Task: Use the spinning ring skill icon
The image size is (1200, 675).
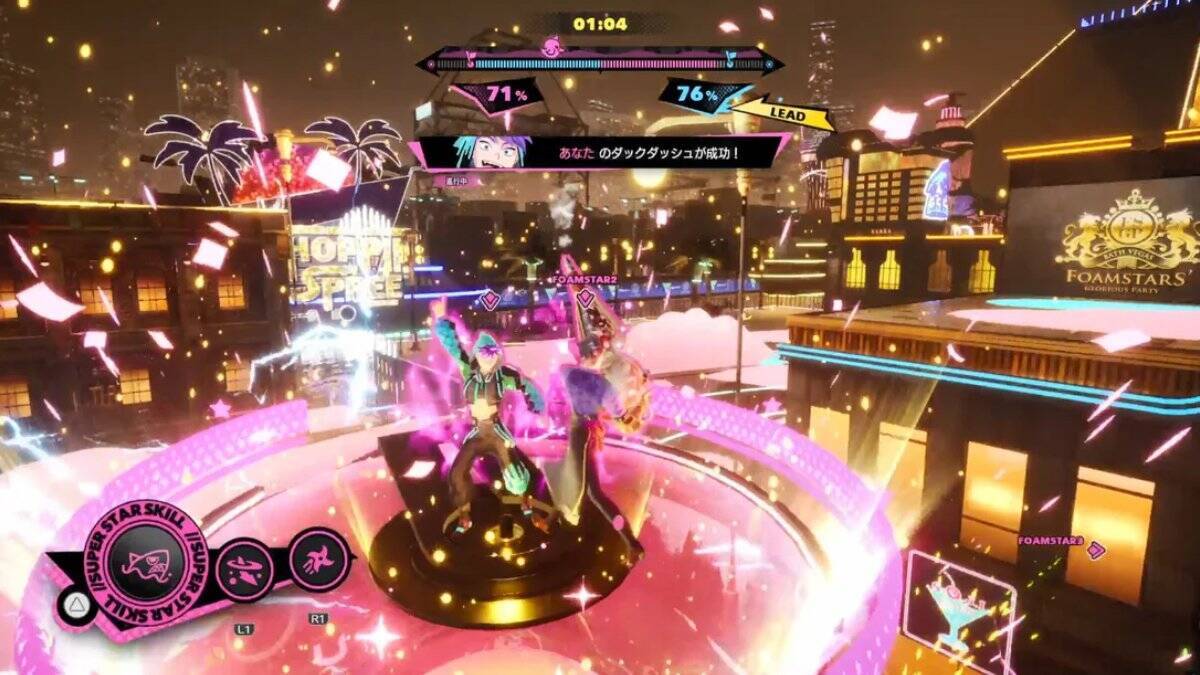Action: [x=244, y=569]
